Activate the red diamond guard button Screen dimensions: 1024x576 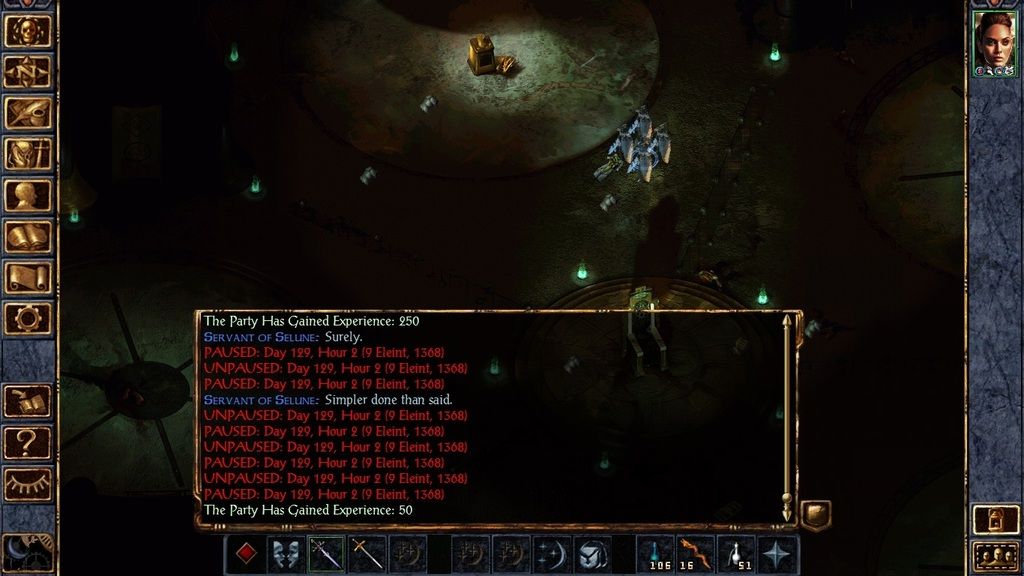click(x=245, y=554)
